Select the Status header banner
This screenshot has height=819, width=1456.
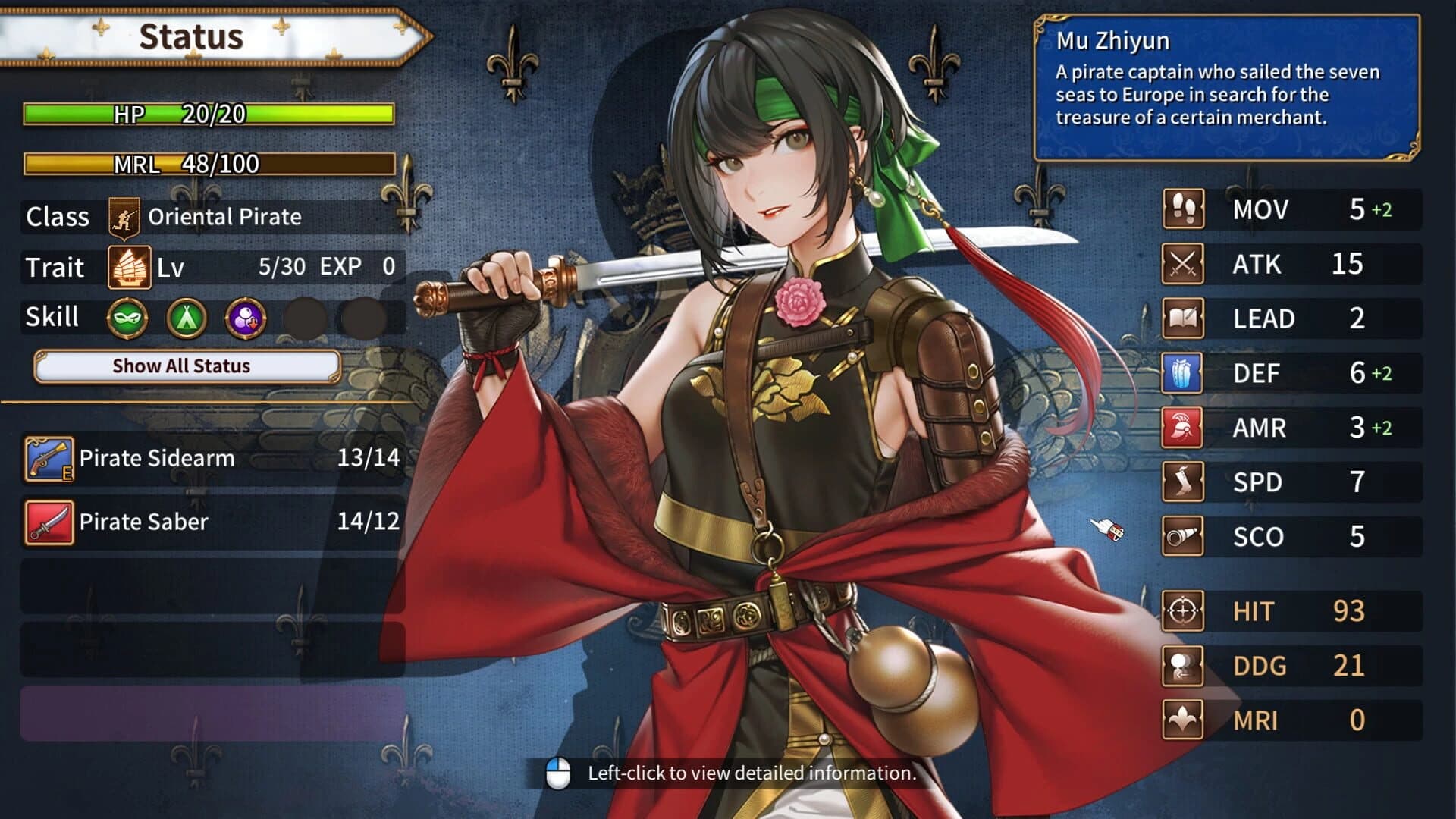click(x=190, y=35)
